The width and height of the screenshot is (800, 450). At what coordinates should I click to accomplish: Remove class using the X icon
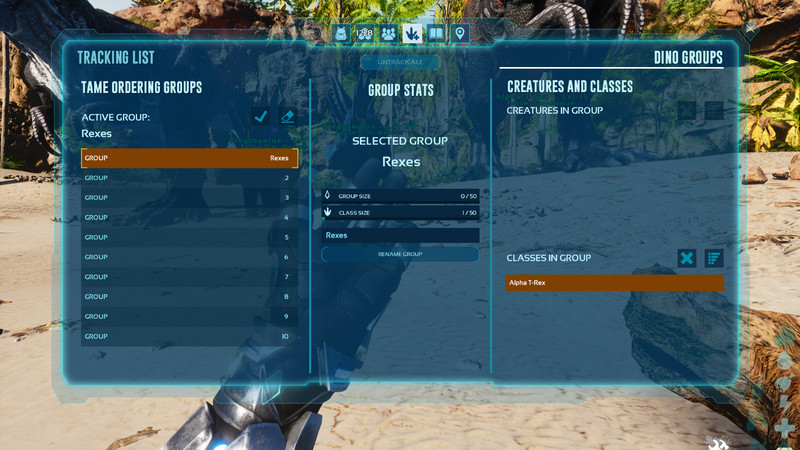(x=687, y=258)
